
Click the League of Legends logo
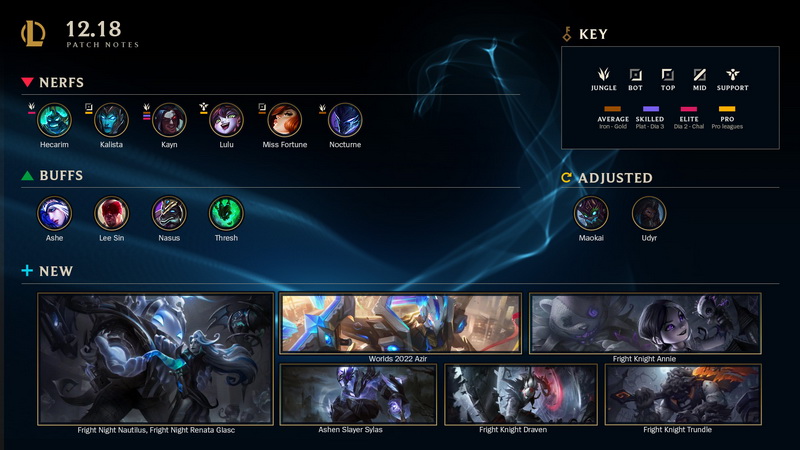click(33, 34)
